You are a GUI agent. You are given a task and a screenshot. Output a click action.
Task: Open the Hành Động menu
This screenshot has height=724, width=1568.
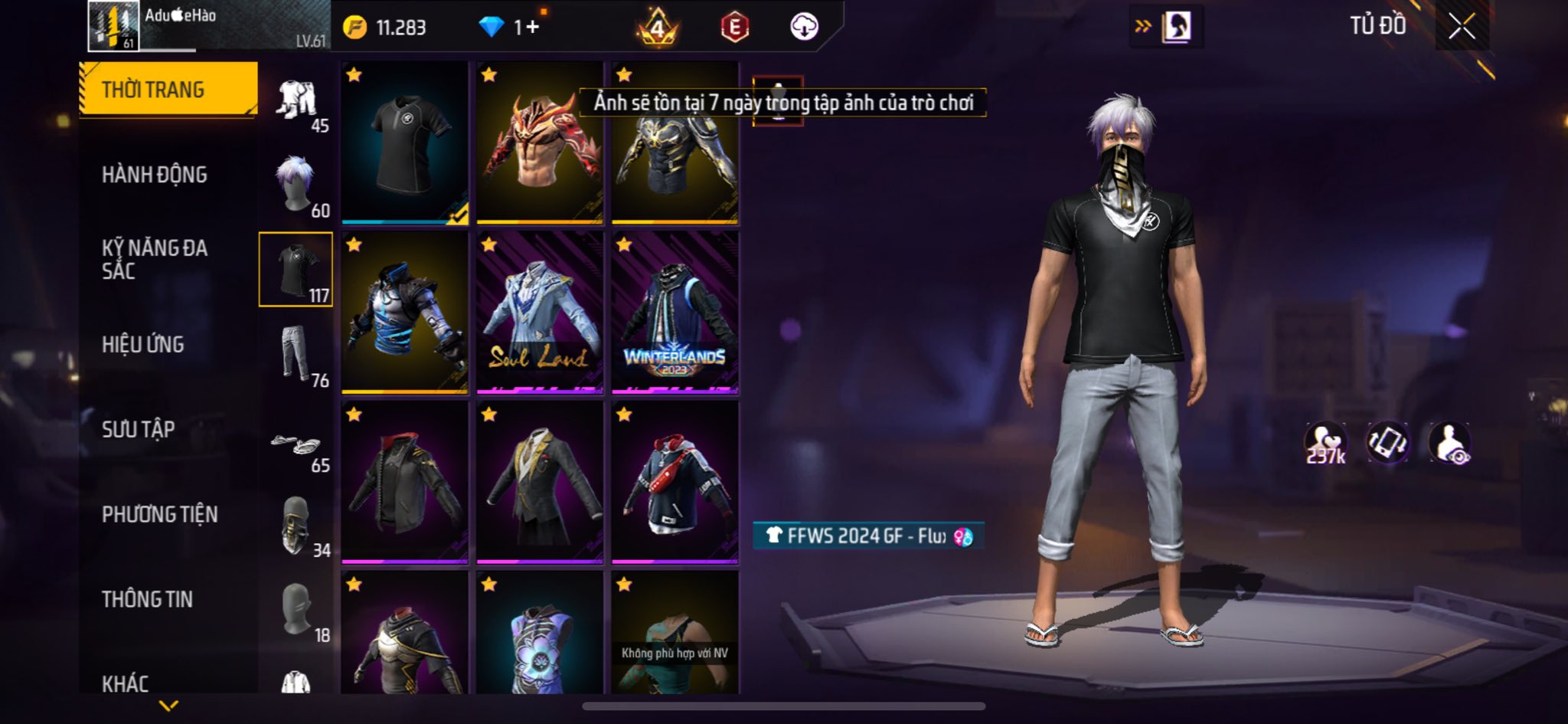click(154, 175)
